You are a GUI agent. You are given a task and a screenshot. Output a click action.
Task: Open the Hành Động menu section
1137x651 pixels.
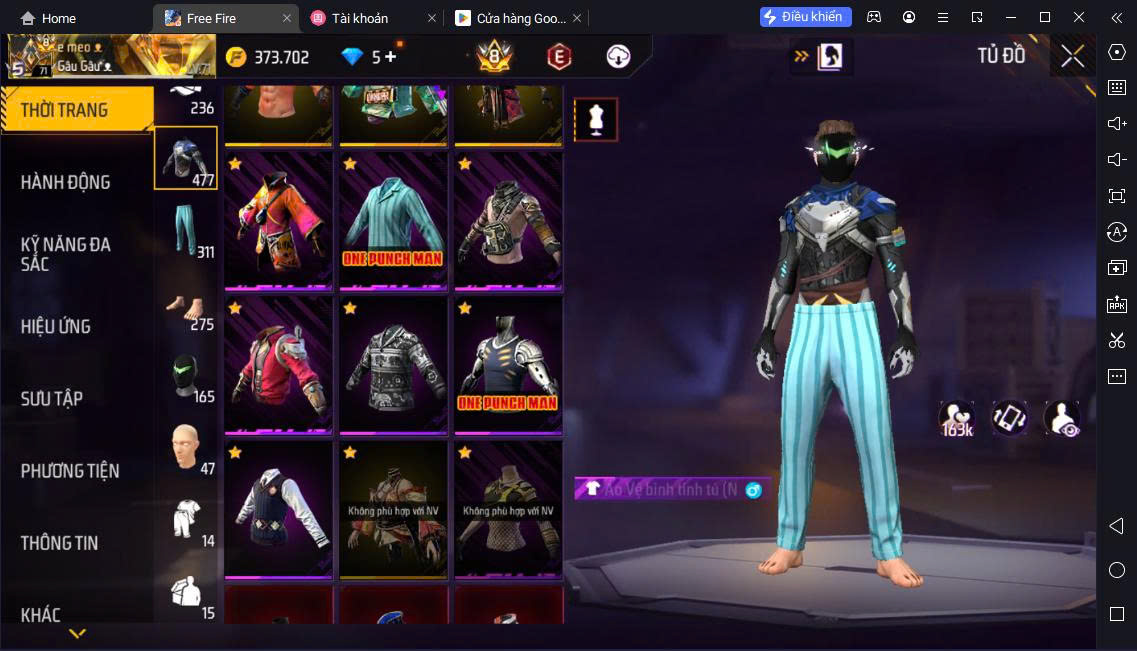(x=66, y=182)
